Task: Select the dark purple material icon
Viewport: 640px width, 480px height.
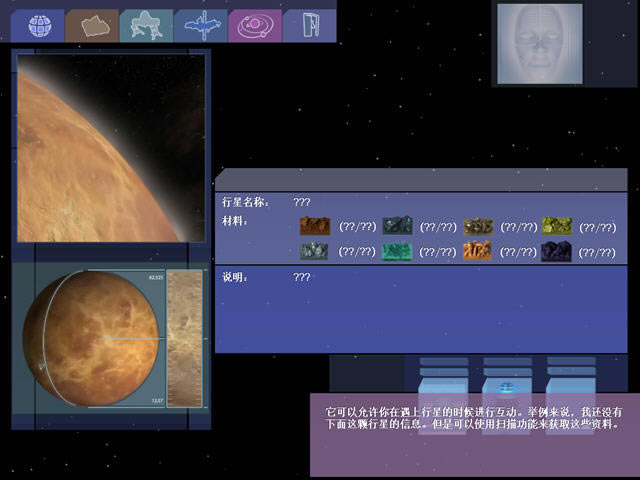Action: 557,252
